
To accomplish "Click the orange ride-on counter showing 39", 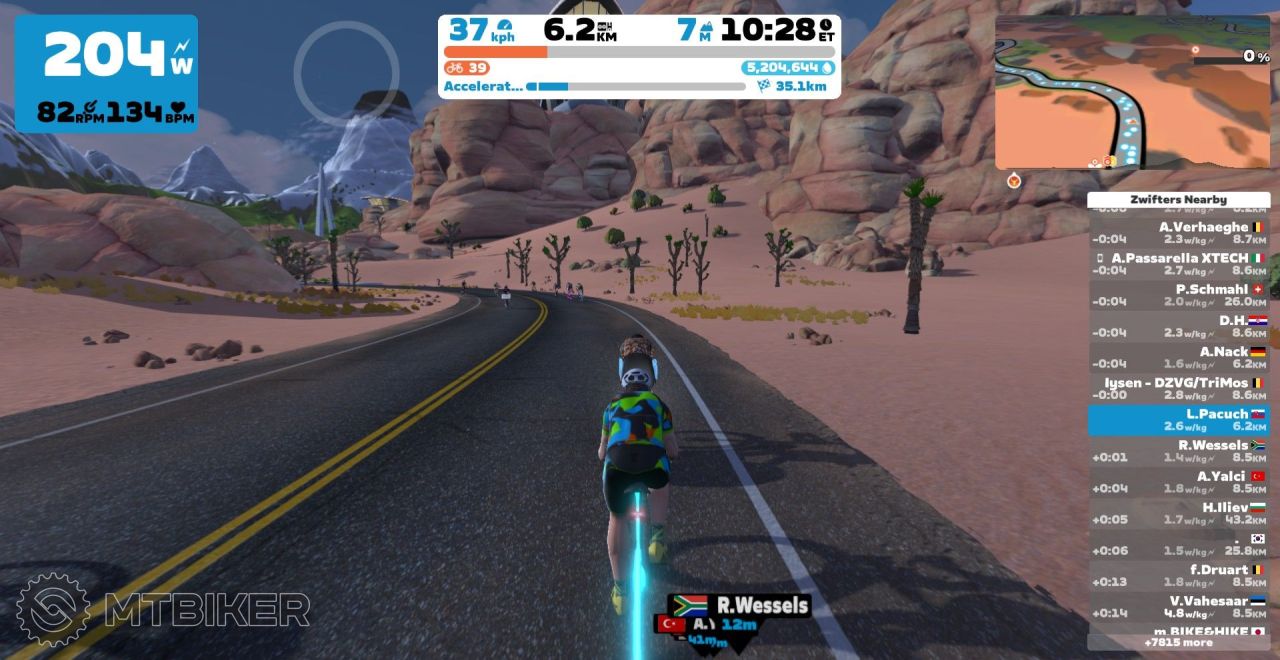I will coord(467,68).
